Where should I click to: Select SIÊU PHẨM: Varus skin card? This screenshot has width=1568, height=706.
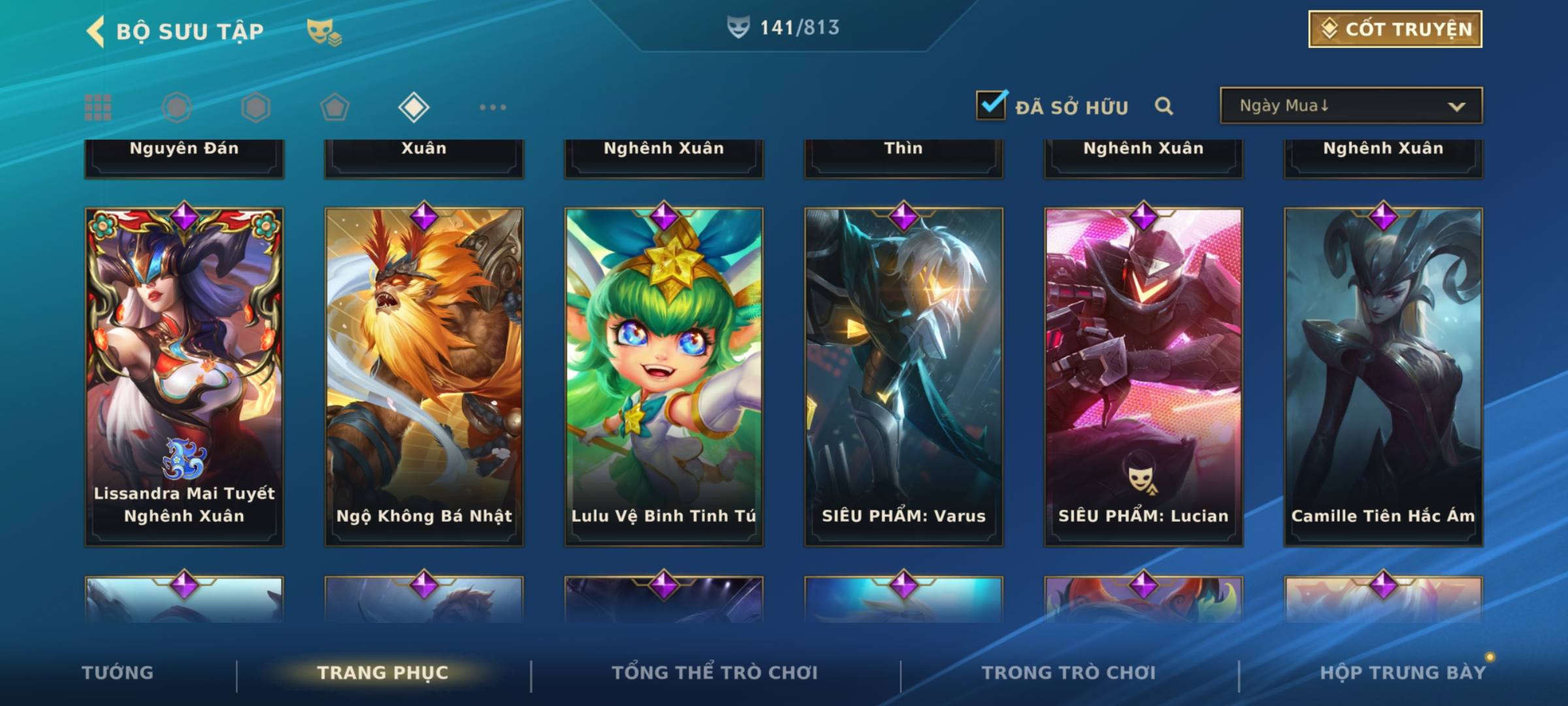tap(904, 376)
